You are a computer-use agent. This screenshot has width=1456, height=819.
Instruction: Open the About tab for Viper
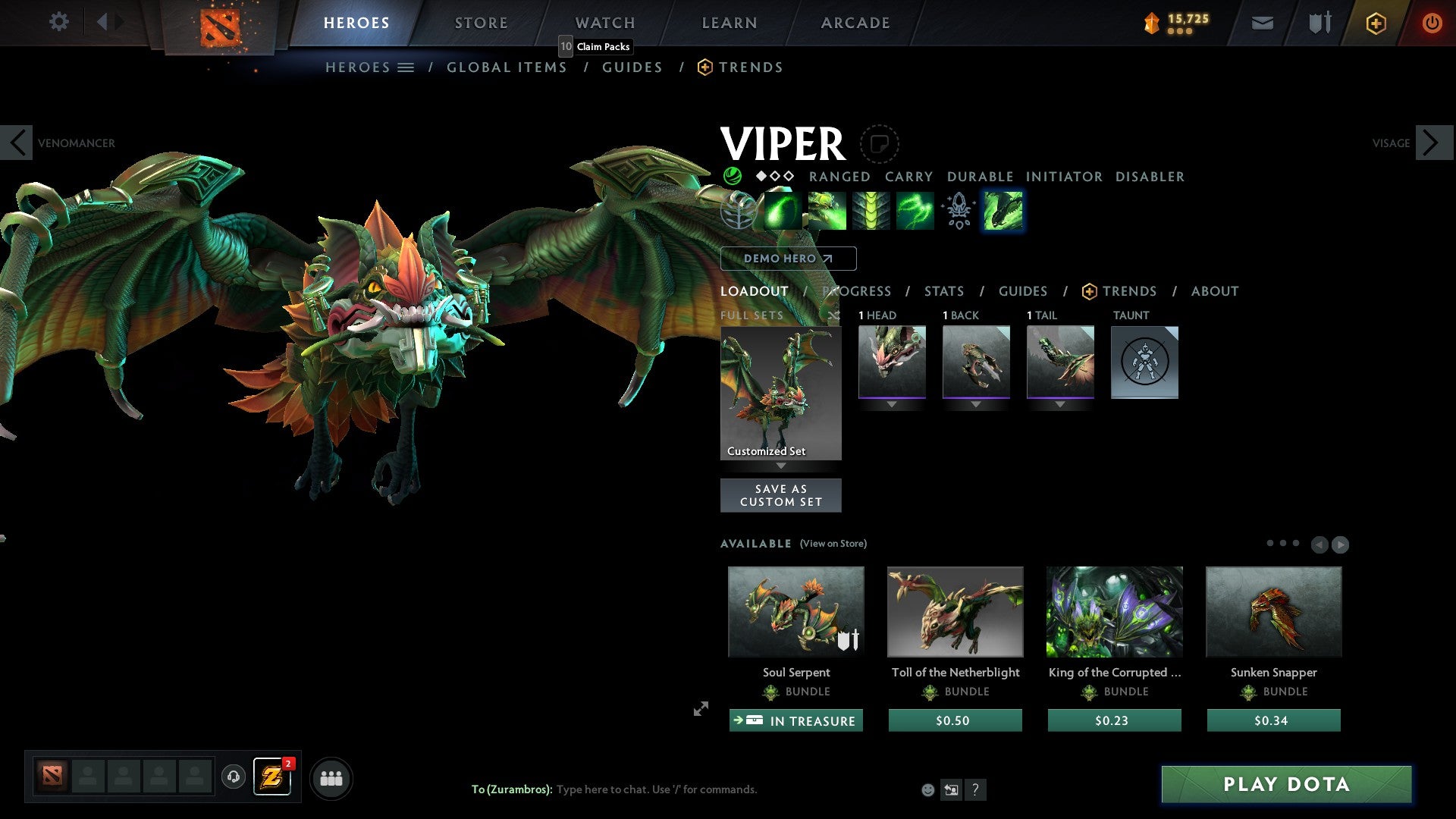click(x=1215, y=291)
